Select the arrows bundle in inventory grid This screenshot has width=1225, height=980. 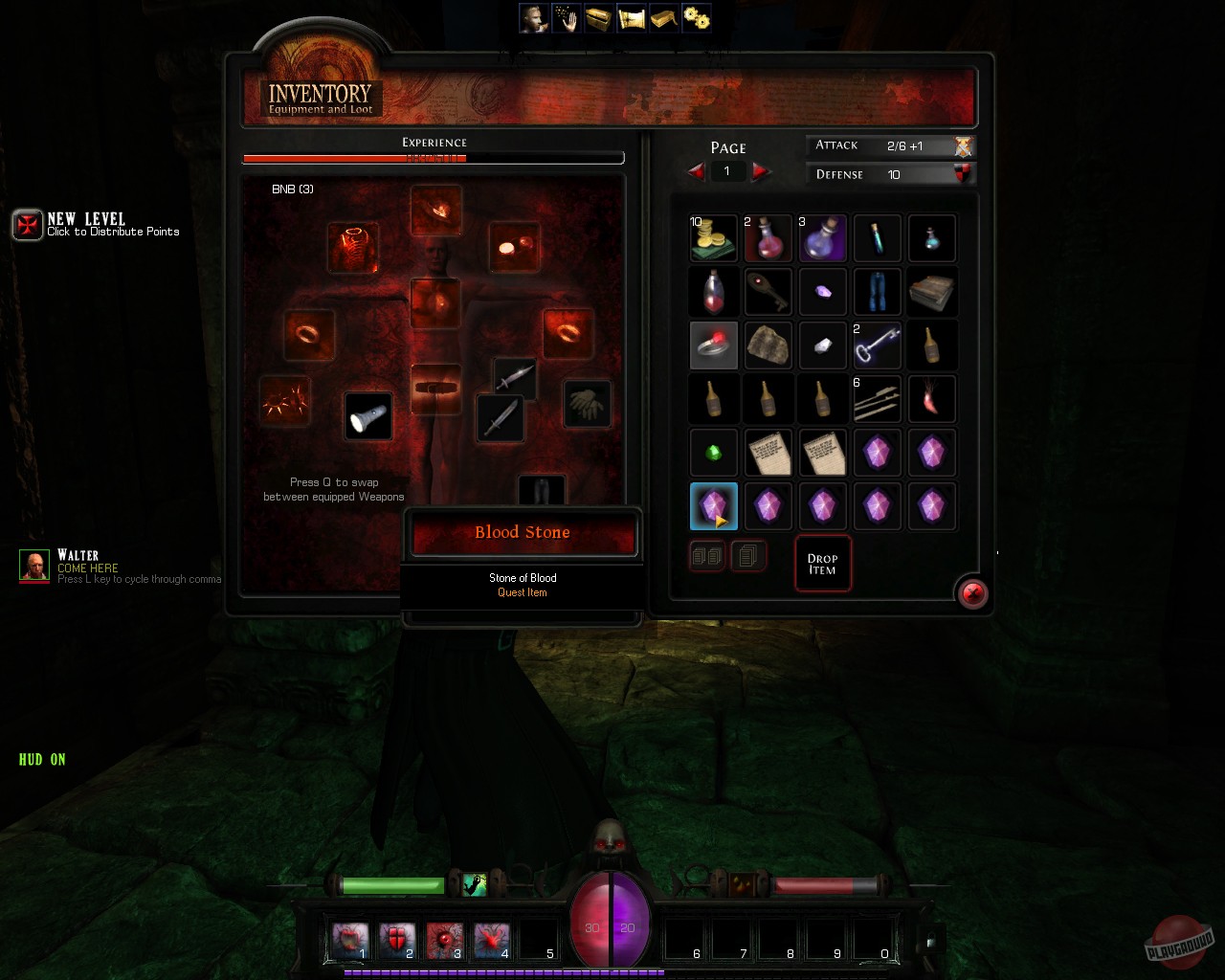[x=878, y=399]
